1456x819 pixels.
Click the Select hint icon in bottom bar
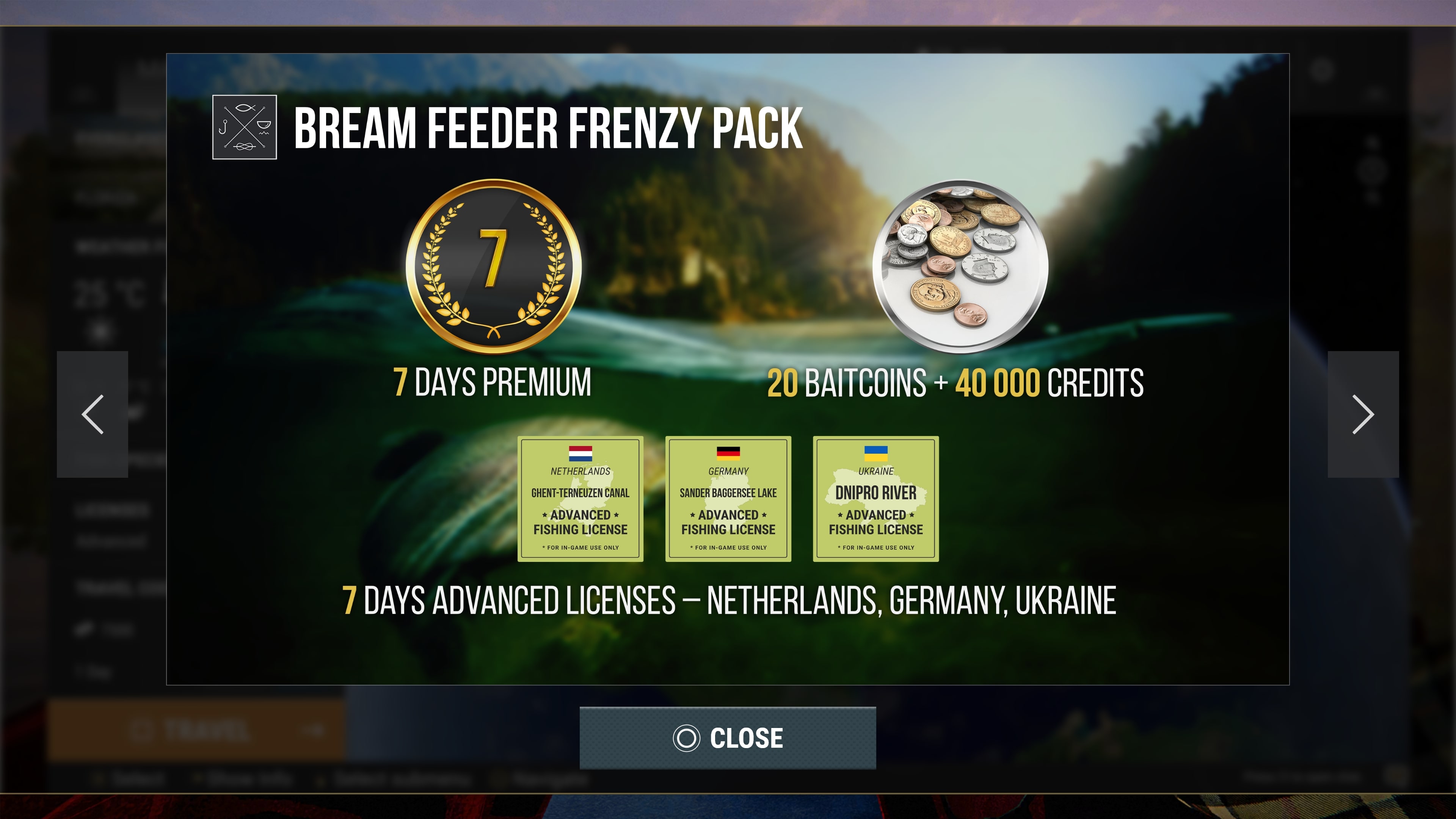99,779
